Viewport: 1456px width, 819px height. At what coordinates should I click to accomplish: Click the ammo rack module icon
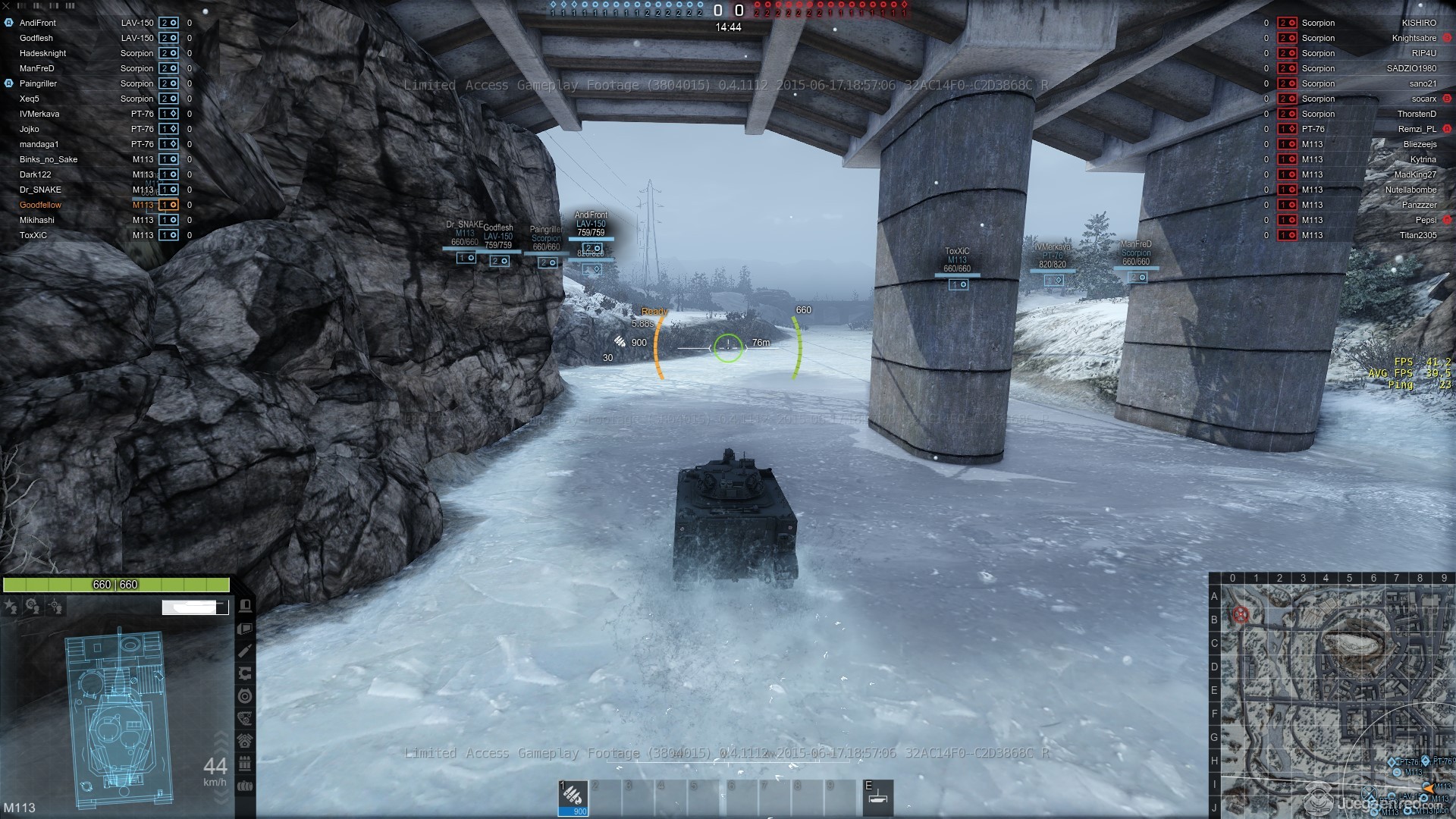pos(245,763)
